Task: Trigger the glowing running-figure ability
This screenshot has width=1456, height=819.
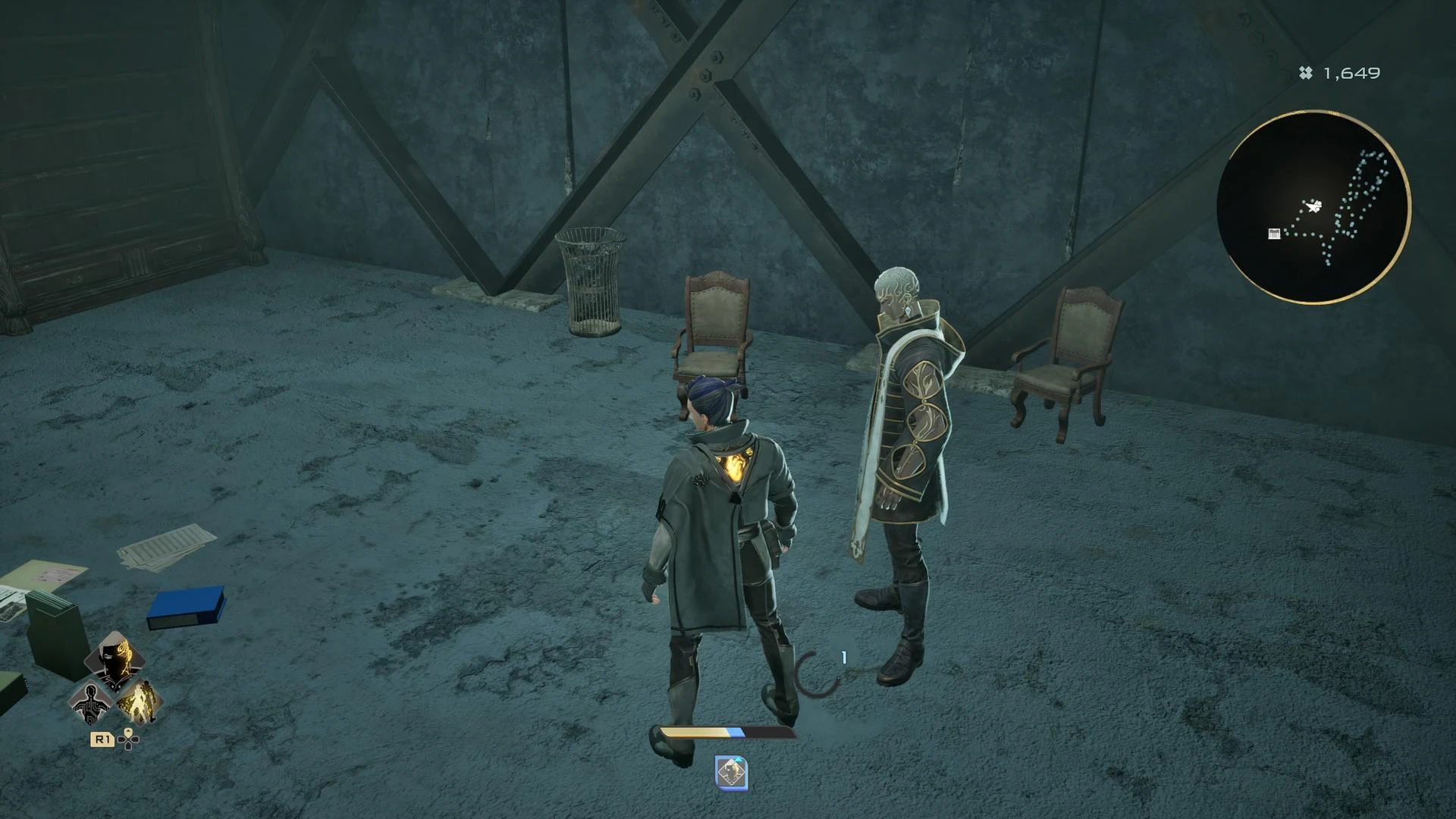Action: (x=140, y=702)
